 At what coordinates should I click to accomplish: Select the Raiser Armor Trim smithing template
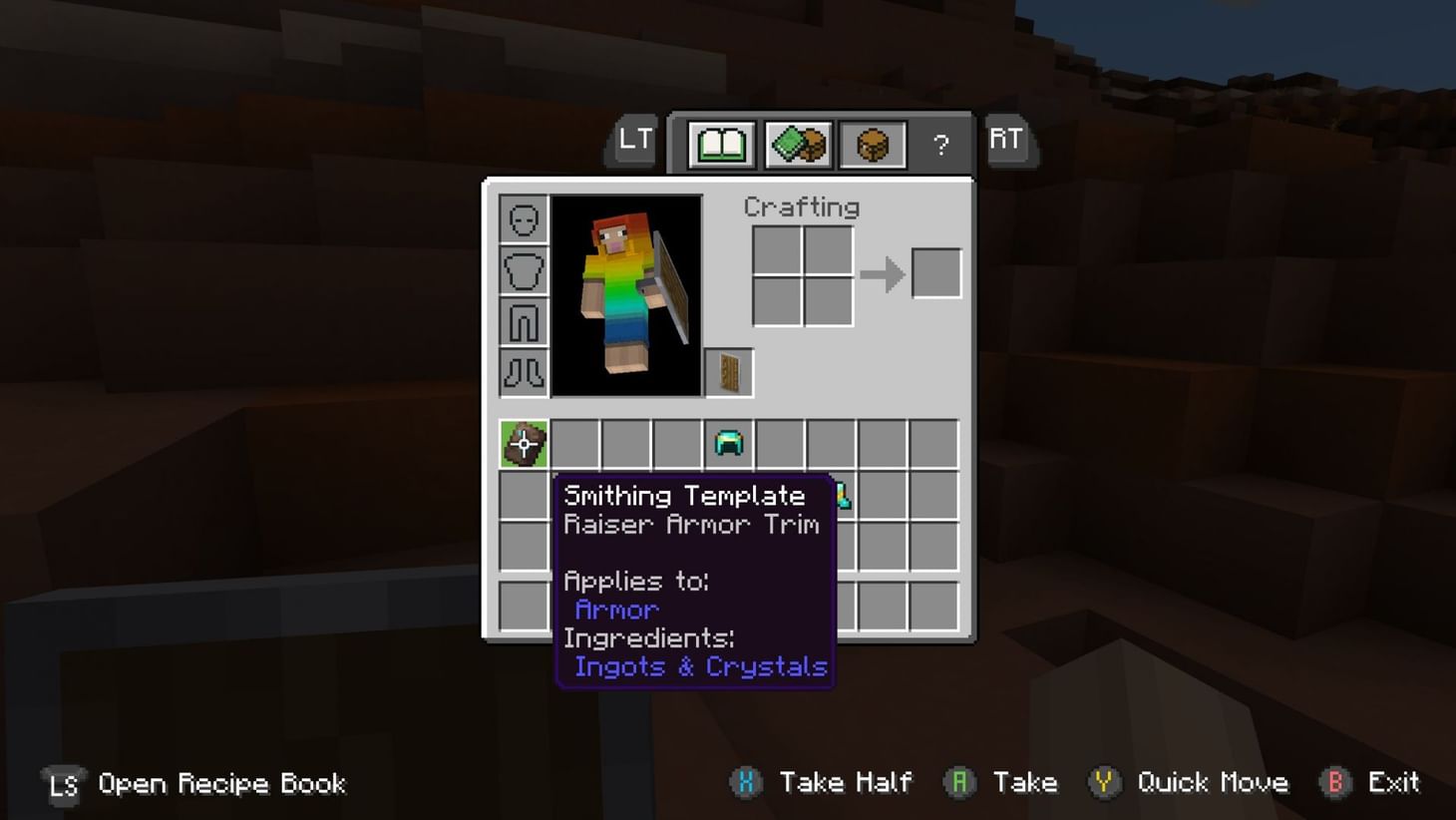(x=523, y=443)
